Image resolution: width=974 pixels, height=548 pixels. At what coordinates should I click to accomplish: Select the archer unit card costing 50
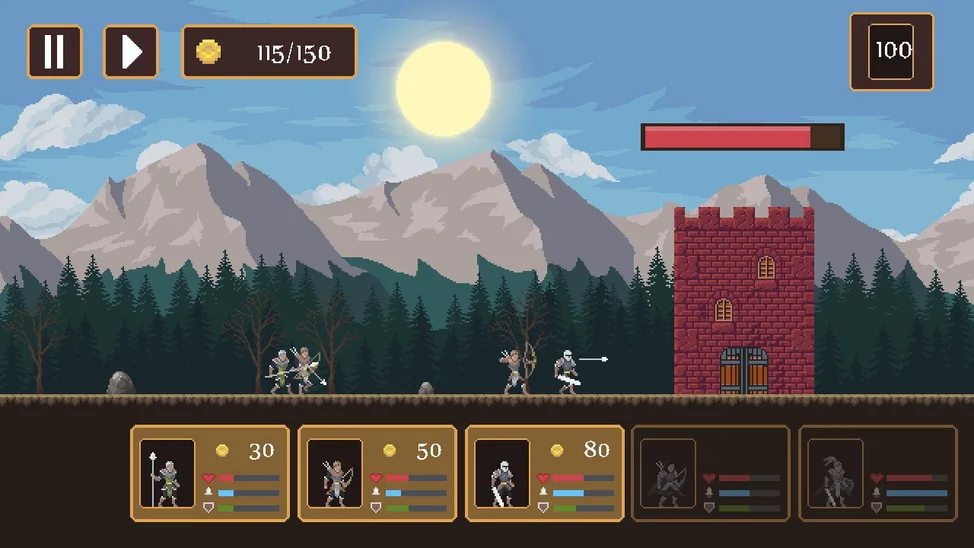(x=377, y=473)
